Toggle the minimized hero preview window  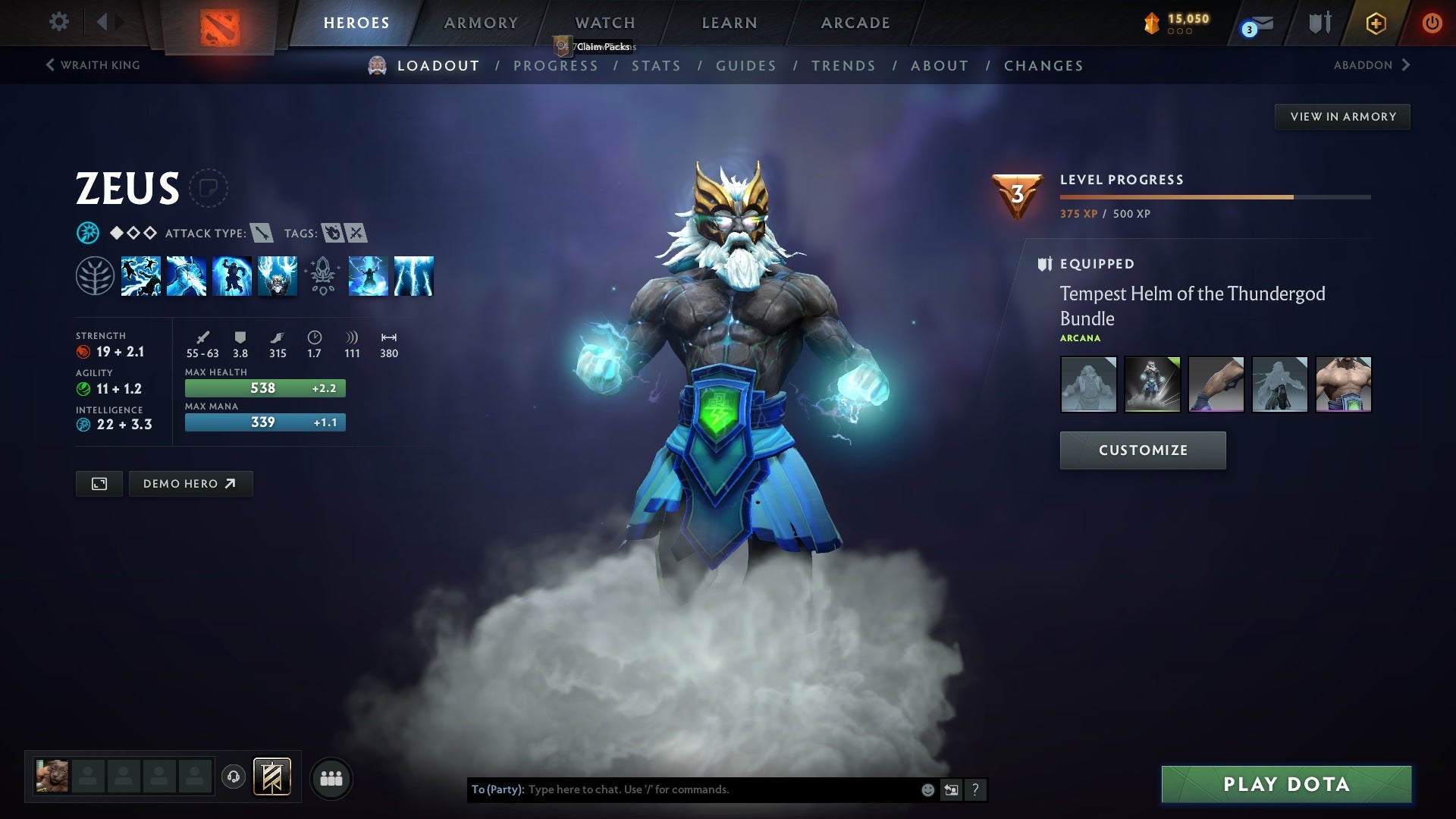pos(99,483)
